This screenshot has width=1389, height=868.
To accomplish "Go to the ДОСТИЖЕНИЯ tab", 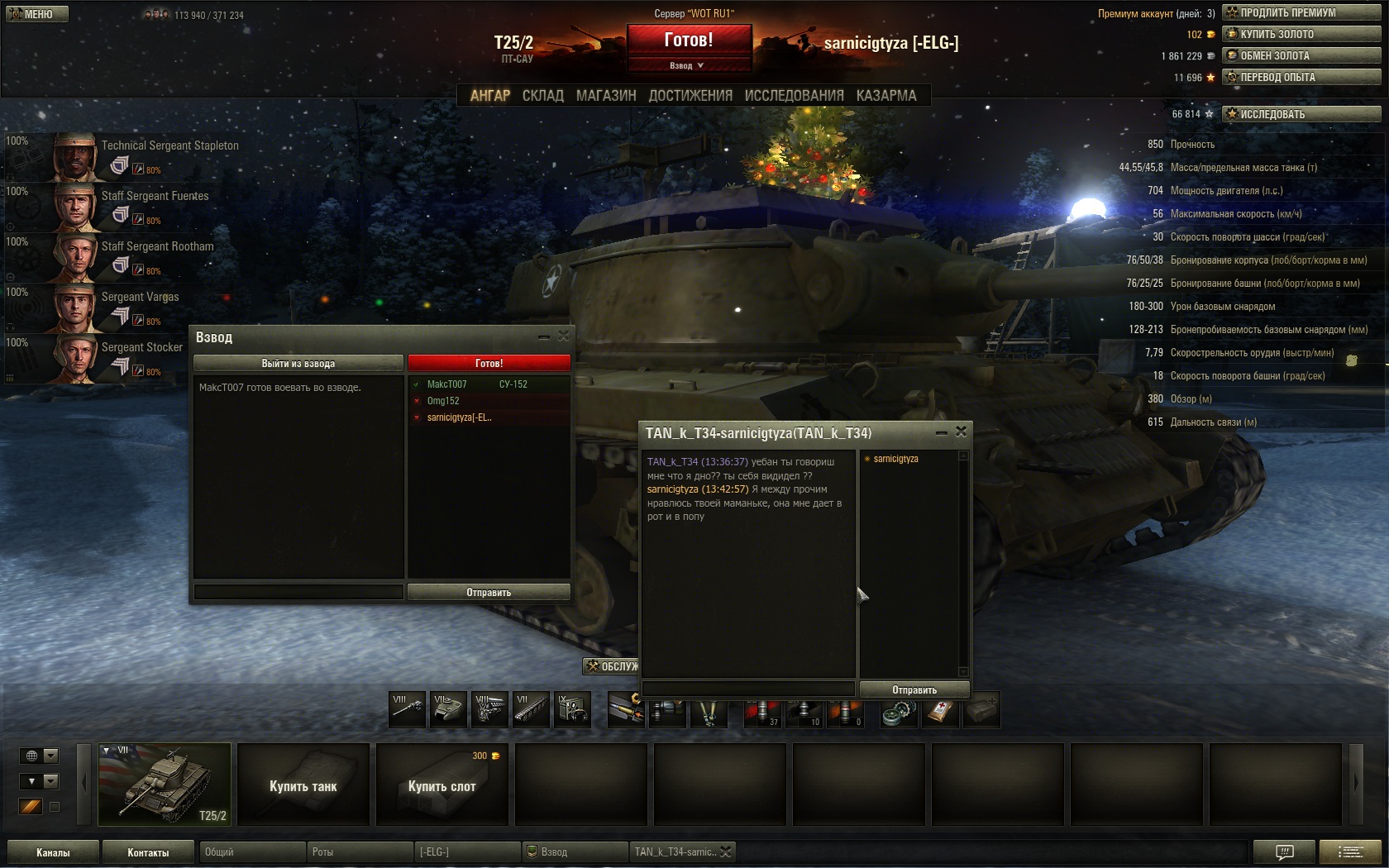I will pos(690,96).
